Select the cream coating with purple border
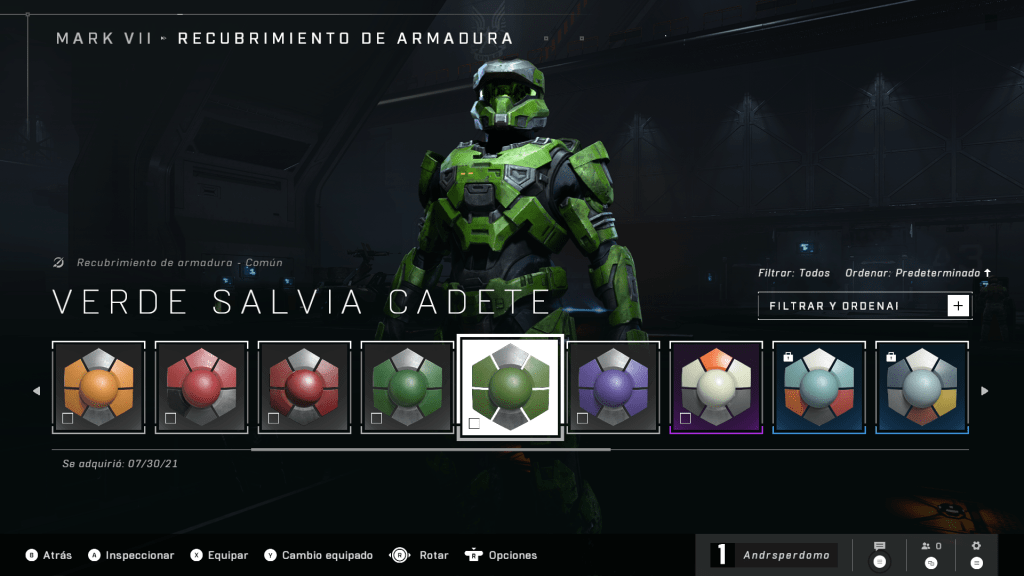Screen dimensions: 1024x576 point(716,387)
